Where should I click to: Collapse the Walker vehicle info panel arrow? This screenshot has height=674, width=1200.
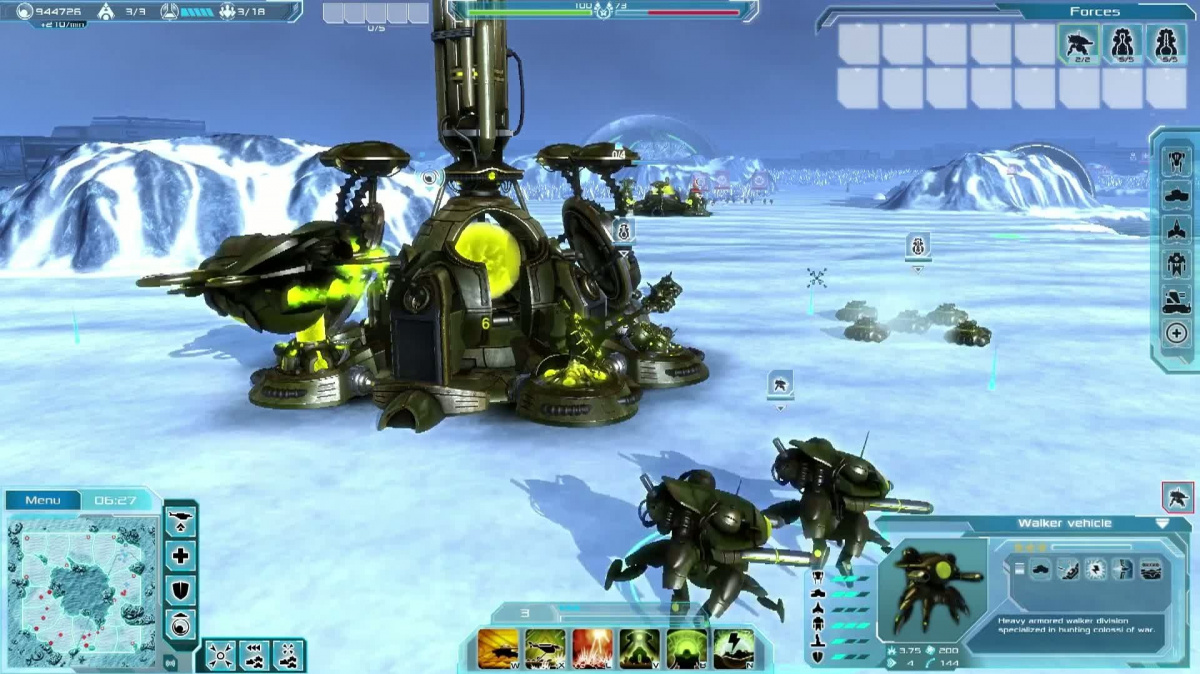pos(1161,523)
